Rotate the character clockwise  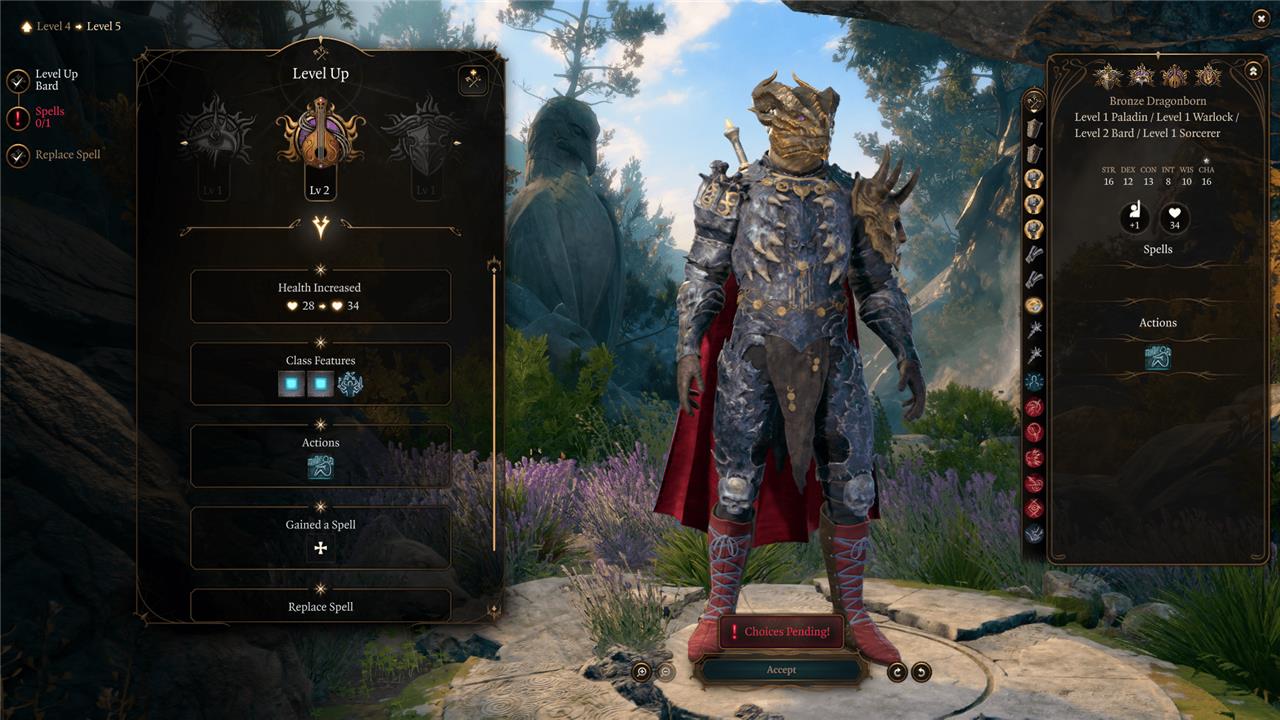pyautogui.click(x=898, y=672)
